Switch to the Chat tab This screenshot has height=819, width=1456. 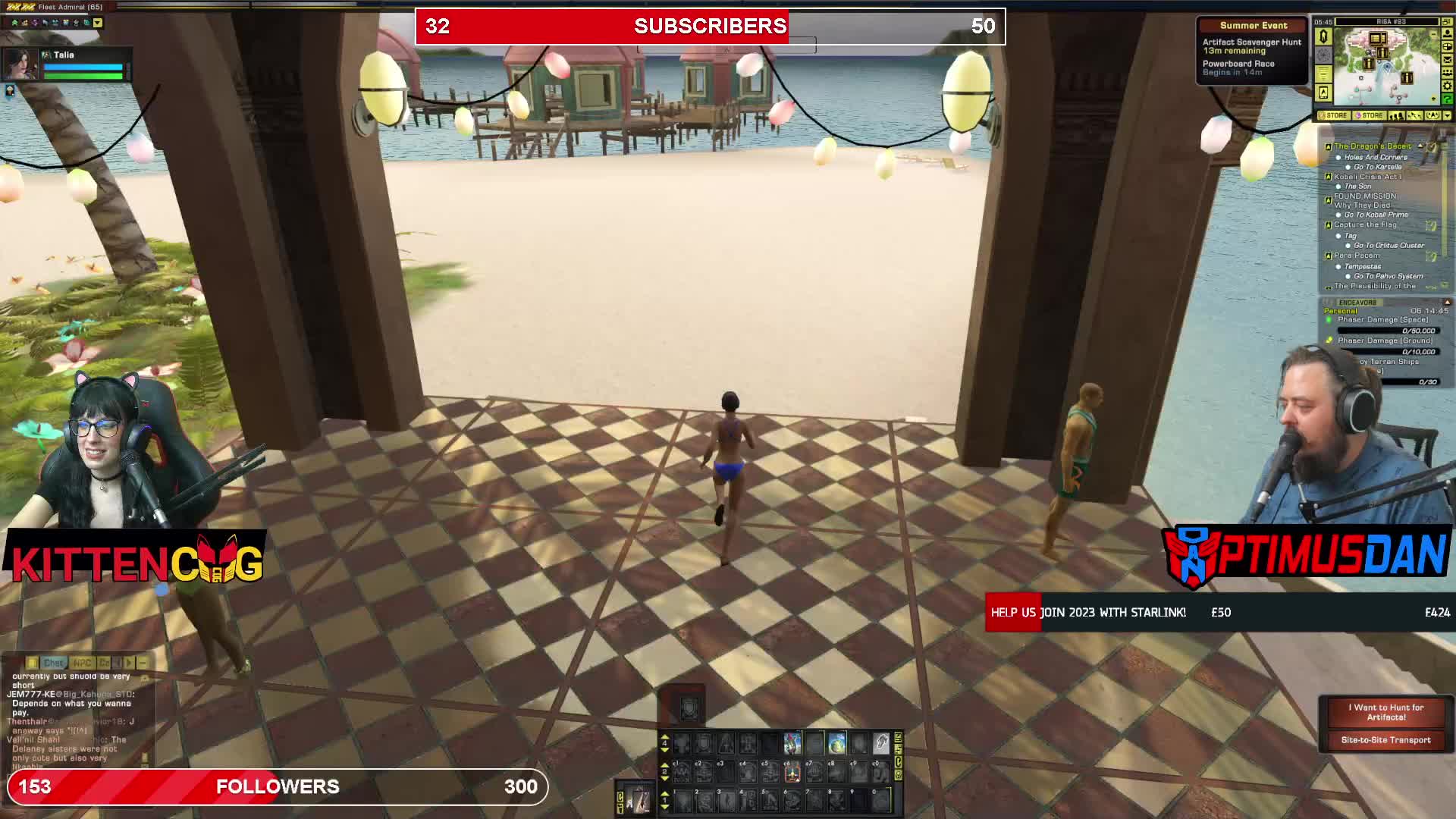[53, 663]
